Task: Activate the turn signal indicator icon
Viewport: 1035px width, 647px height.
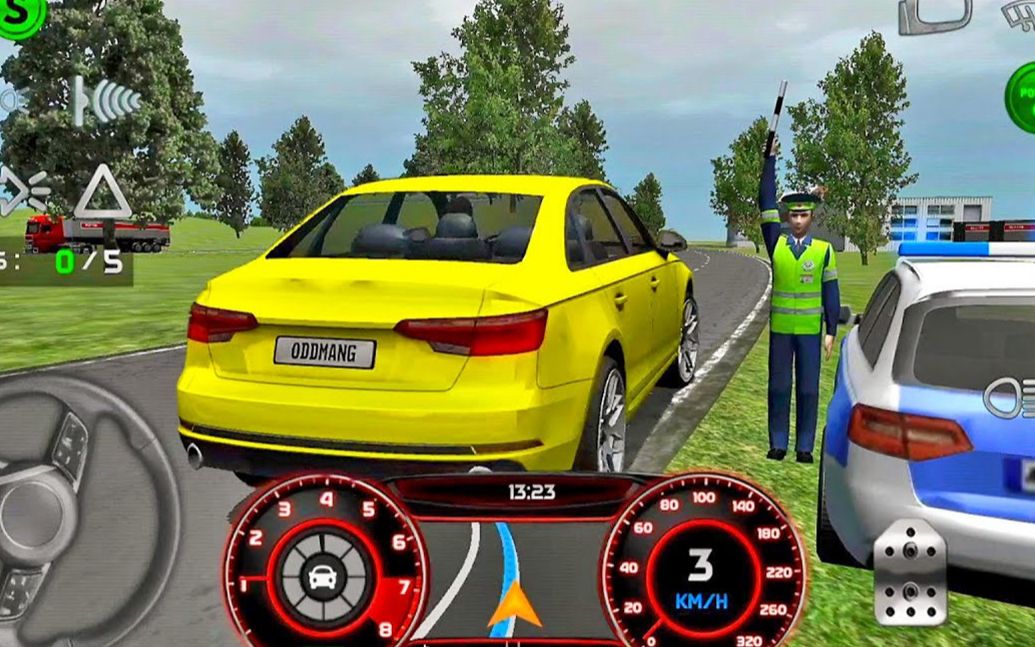Action: point(24,190)
